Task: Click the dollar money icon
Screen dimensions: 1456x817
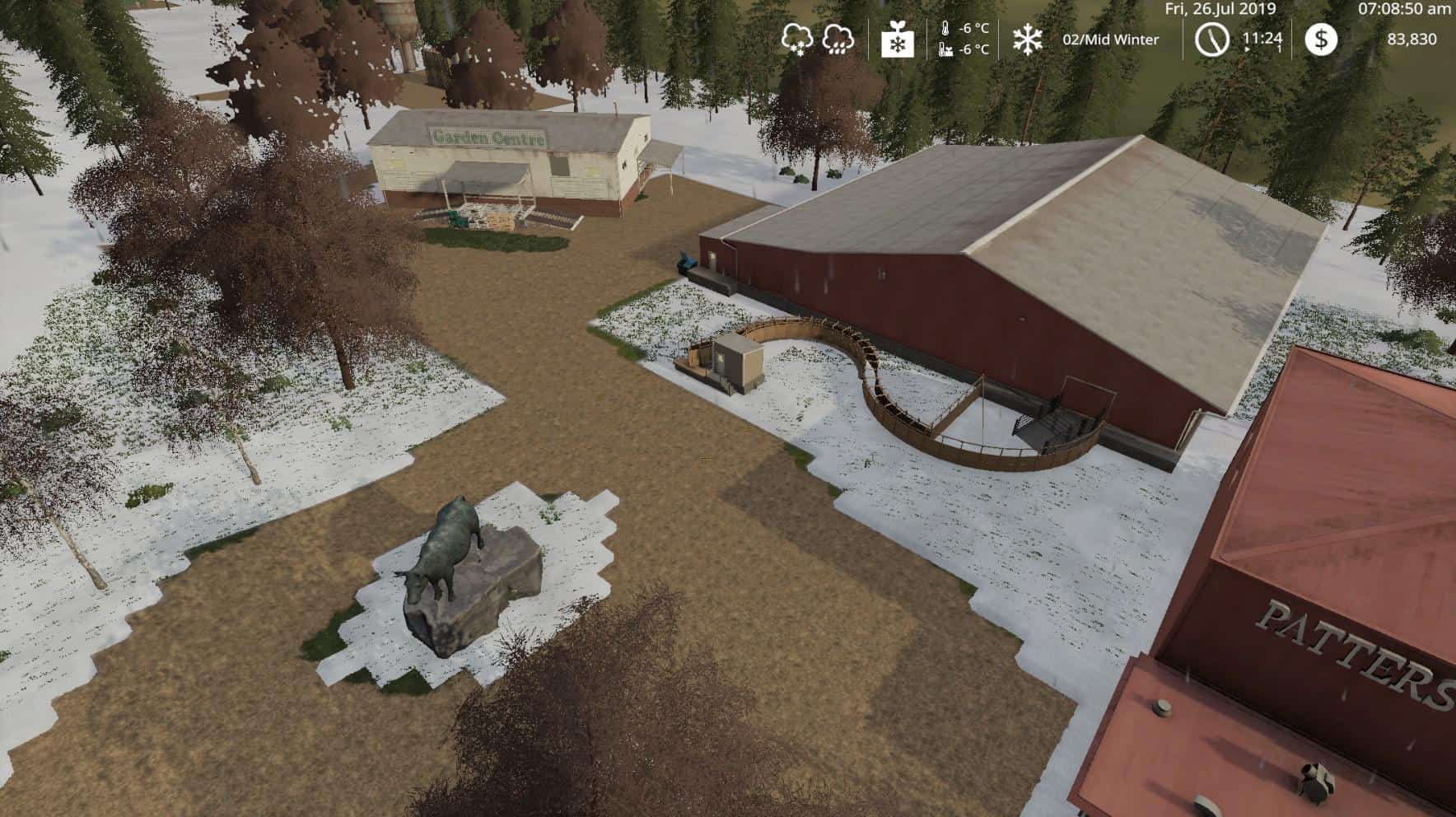Action: click(x=1321, y=40)
